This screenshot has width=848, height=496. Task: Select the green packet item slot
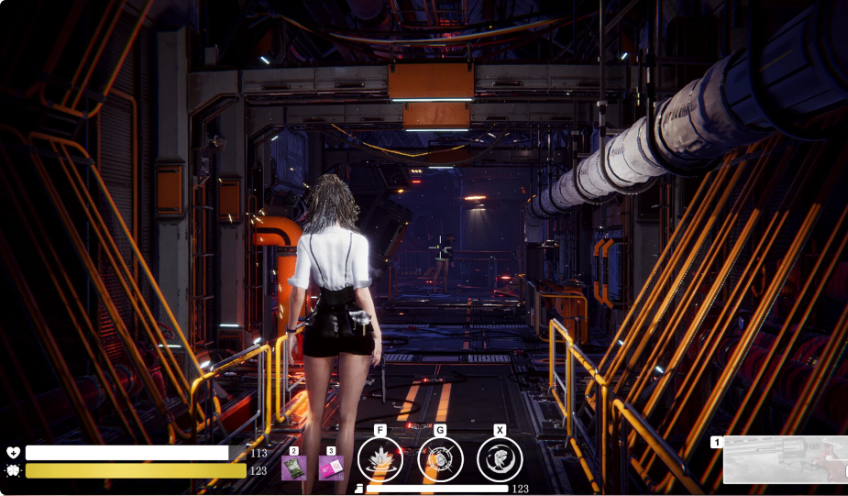point(294,468)
